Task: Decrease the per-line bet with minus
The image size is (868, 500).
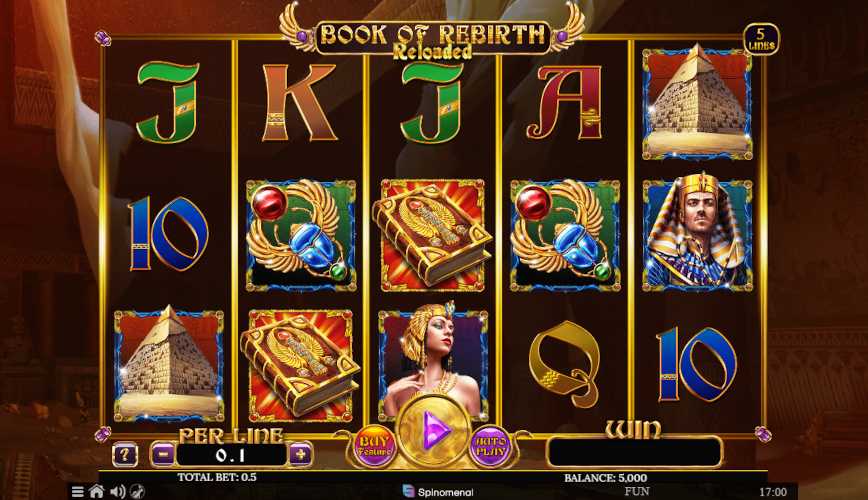Action: pos(164,454)
